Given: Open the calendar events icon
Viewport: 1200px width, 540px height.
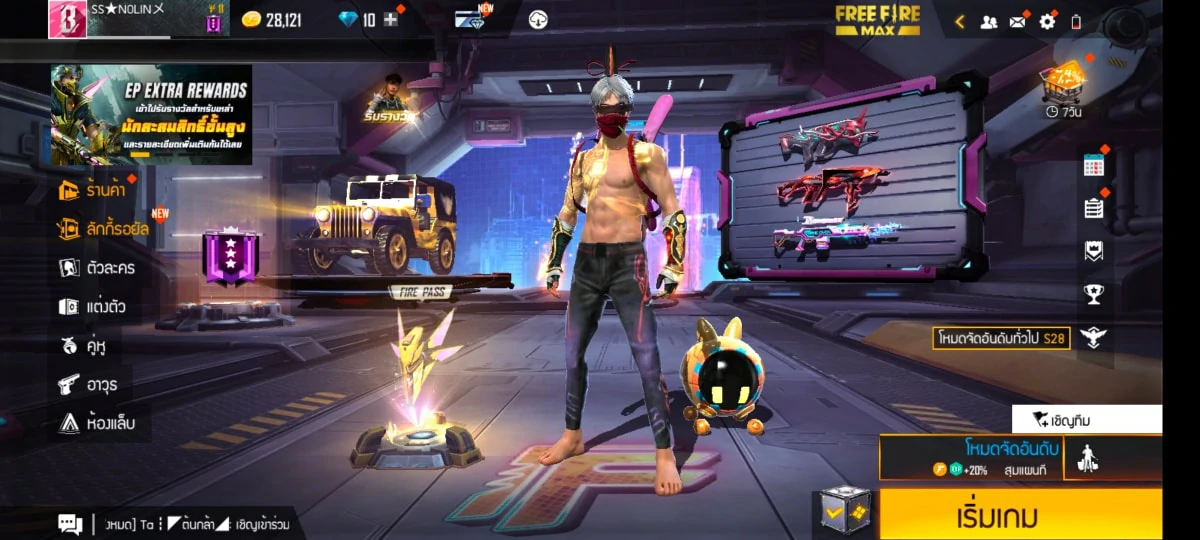Looking at the screenshot, I should coord(1093,166).
